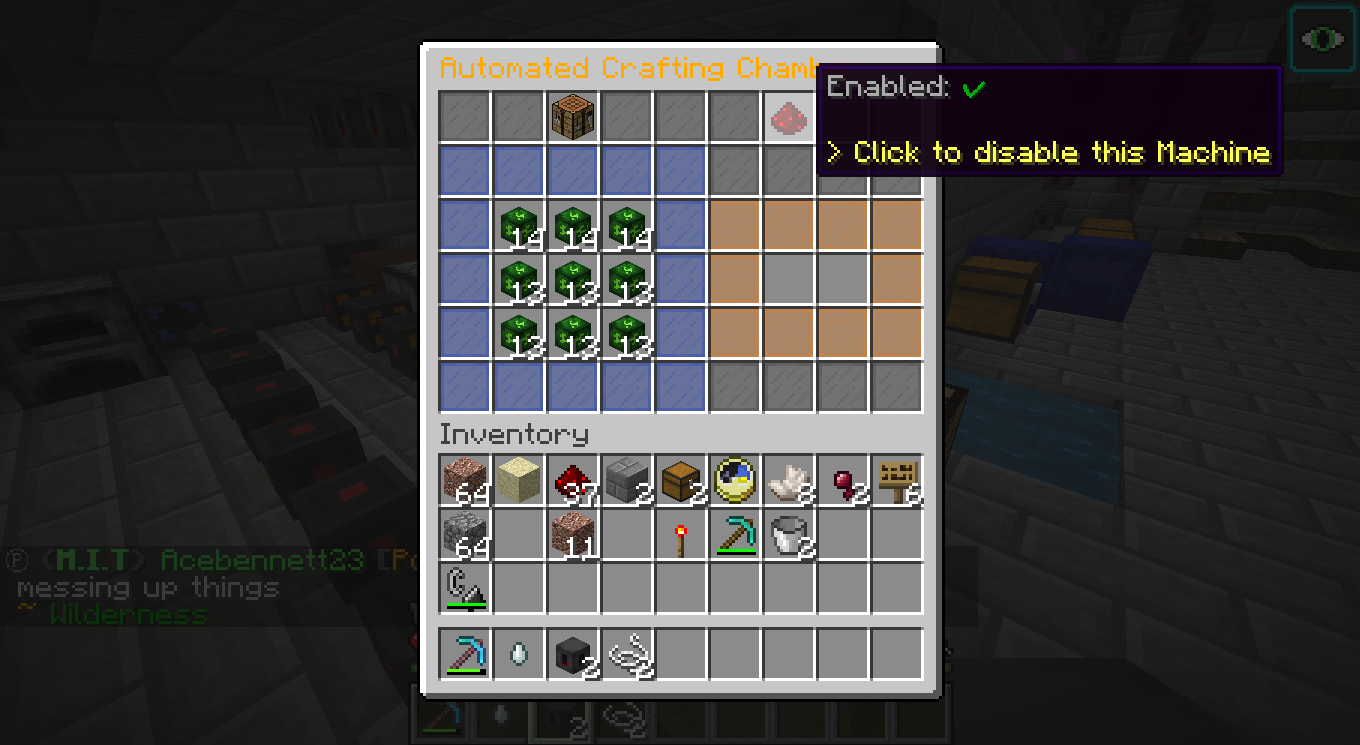Select the fishing rod item in the inventory
Viewport: 1360px width, 745px height.
point(465,589)
